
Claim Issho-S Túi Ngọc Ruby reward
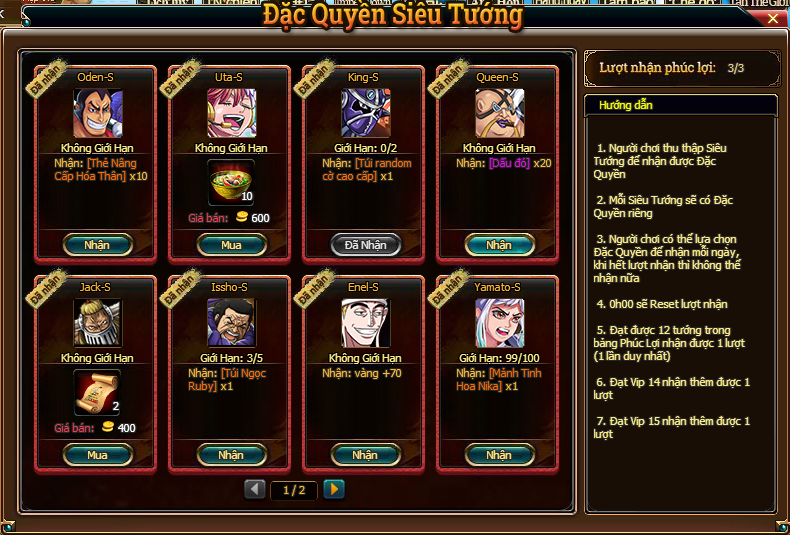coord(231,455)
